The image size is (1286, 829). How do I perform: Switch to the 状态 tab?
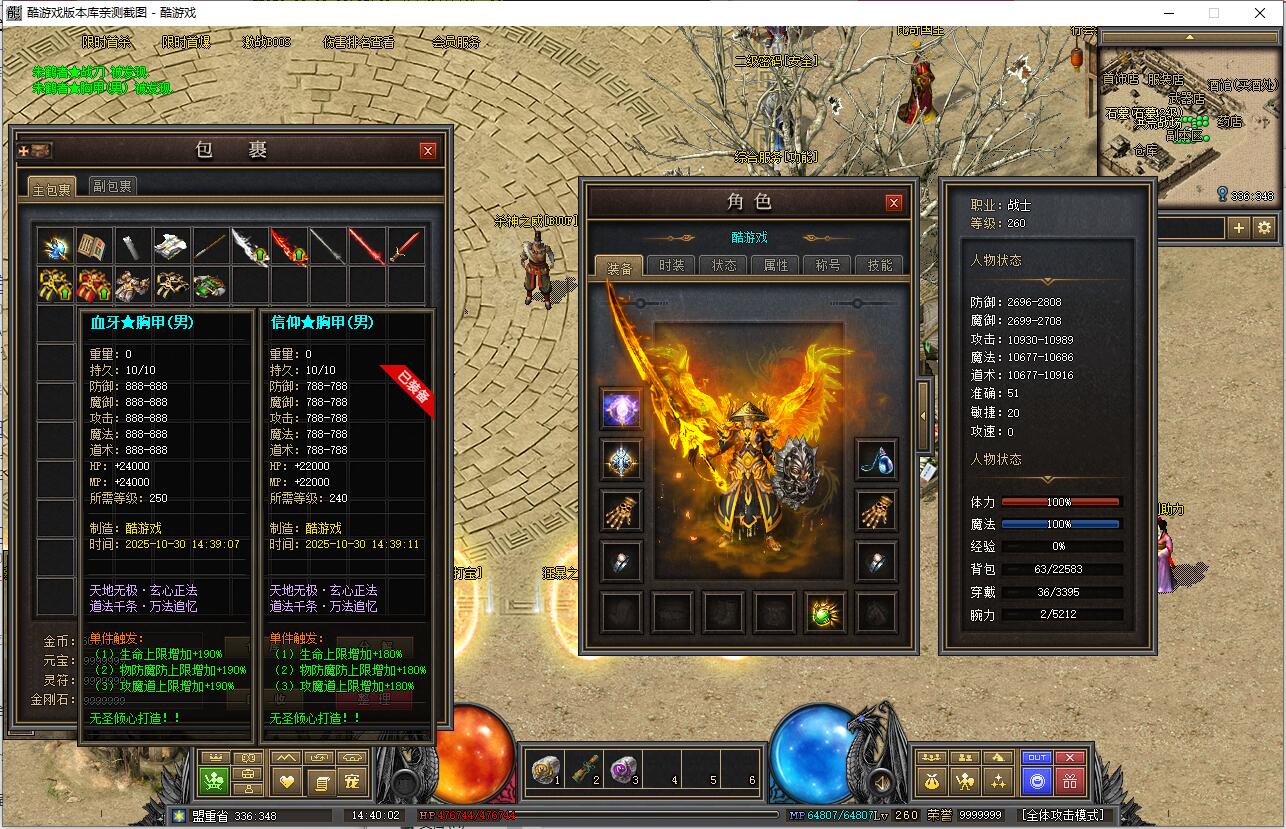724,266
